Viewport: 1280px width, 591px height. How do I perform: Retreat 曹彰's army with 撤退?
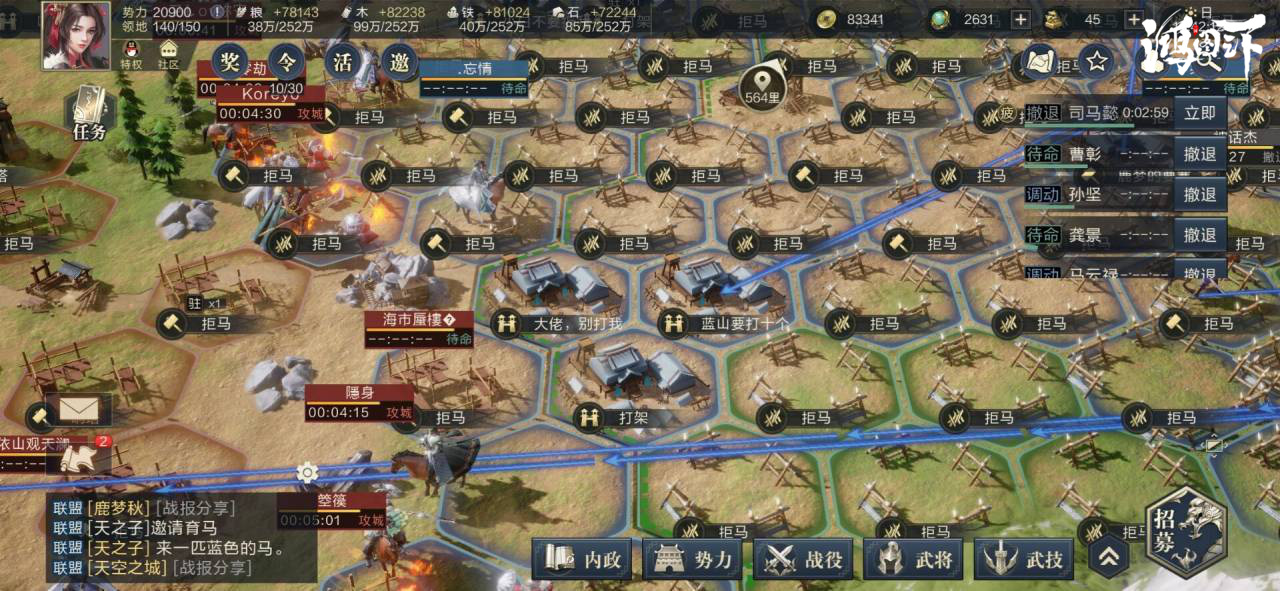pyautogui.click(x=1200, y=154)
